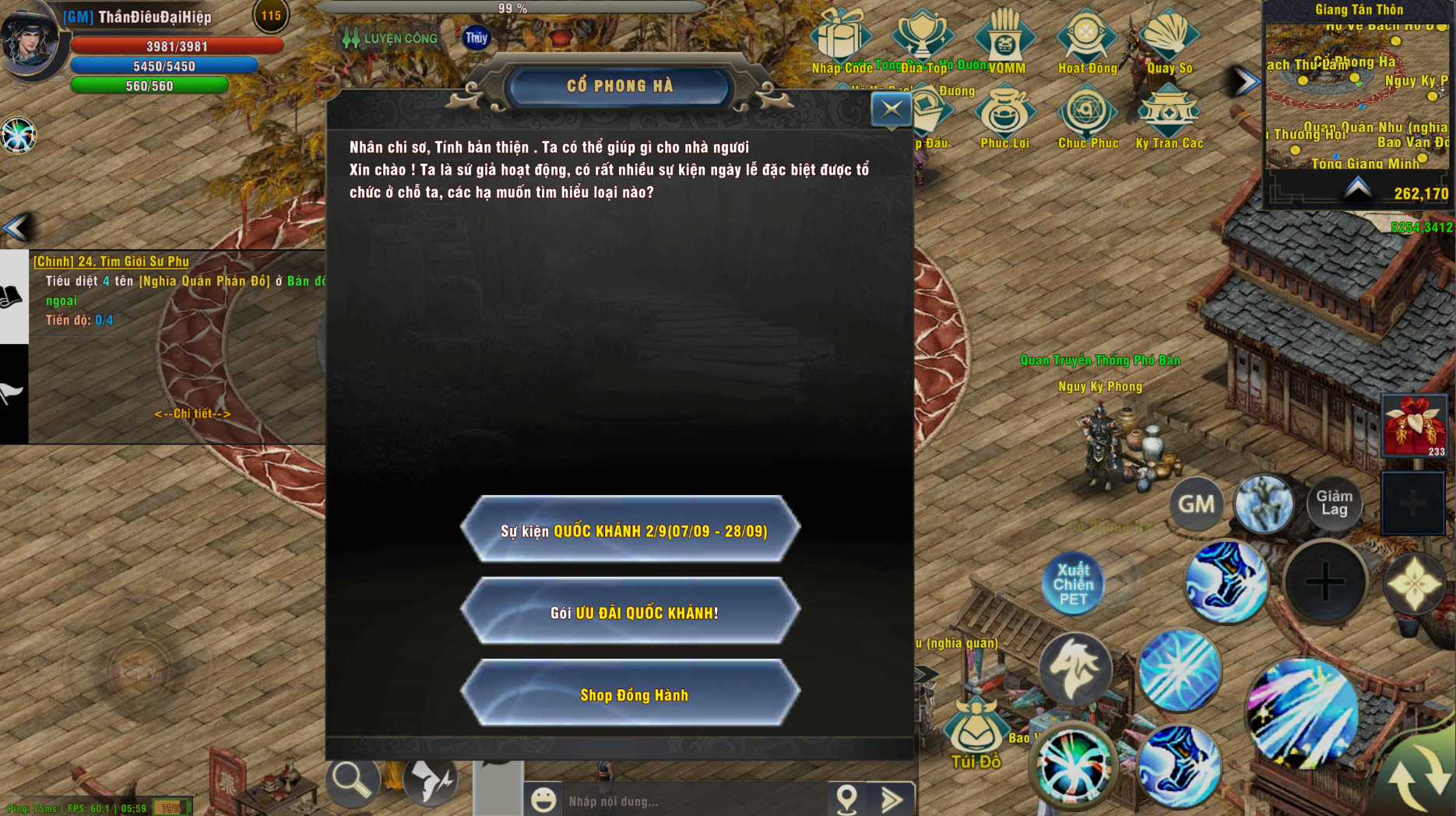Open the GM round button
The width and height of the screenshot is (1456, 816).
[x=1196, y=505]
